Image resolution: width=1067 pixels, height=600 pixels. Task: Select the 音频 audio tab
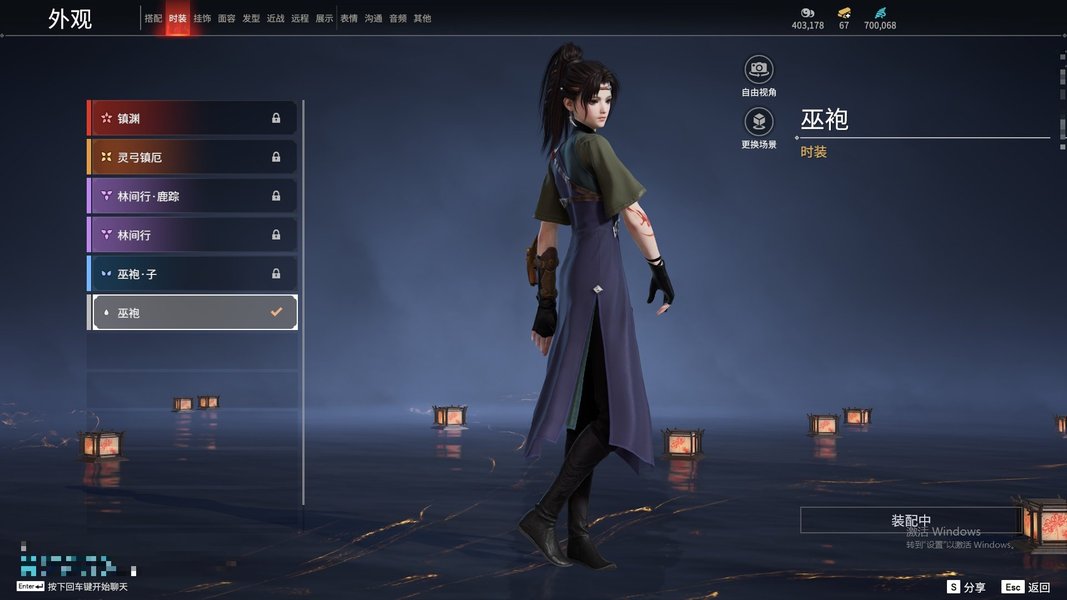pos(398,18)
